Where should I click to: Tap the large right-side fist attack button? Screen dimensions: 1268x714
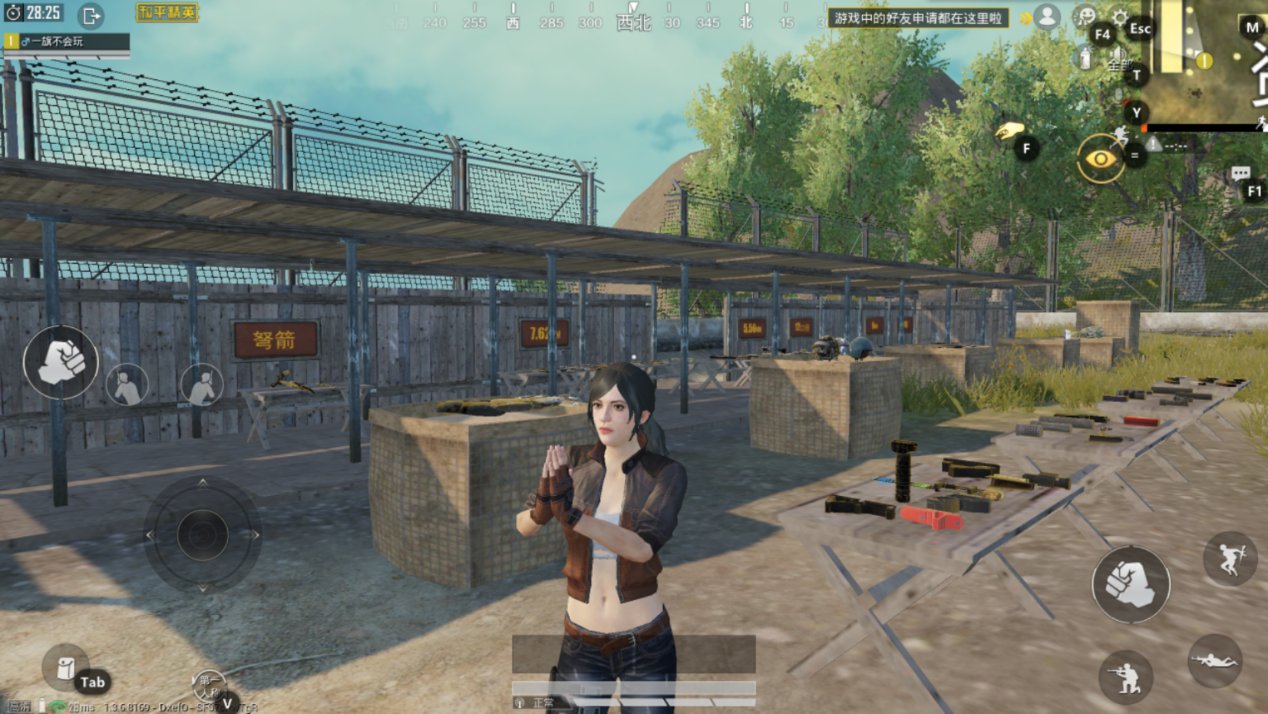1131,584
